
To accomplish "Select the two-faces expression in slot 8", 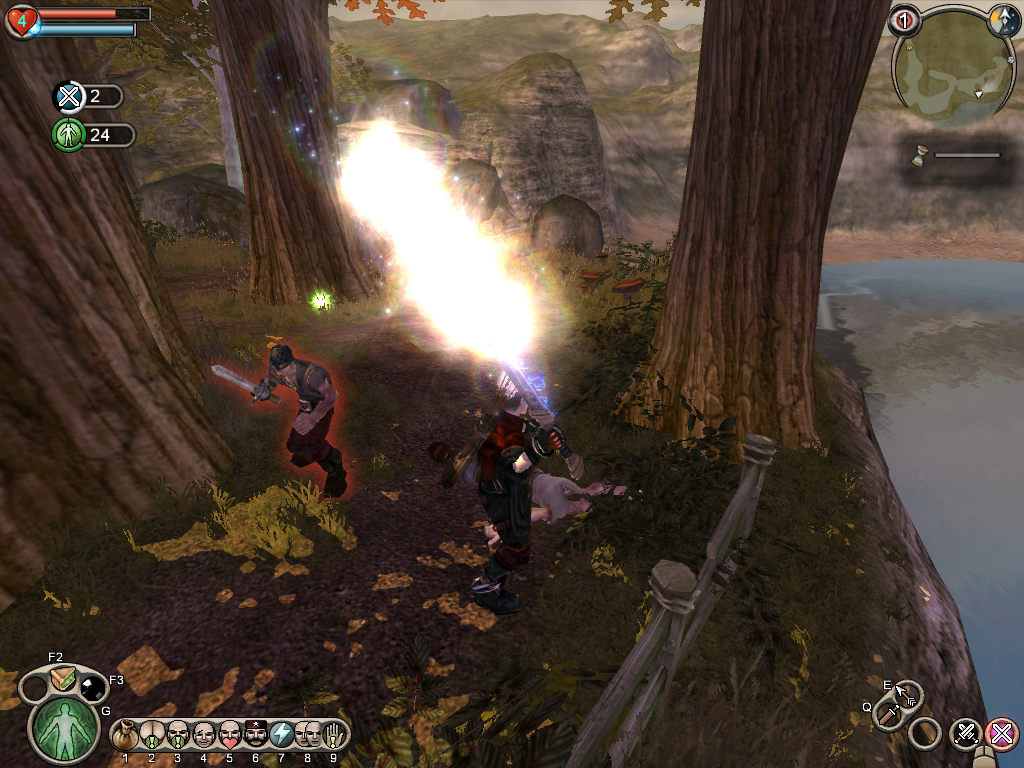I will click(x=308, y=734).
